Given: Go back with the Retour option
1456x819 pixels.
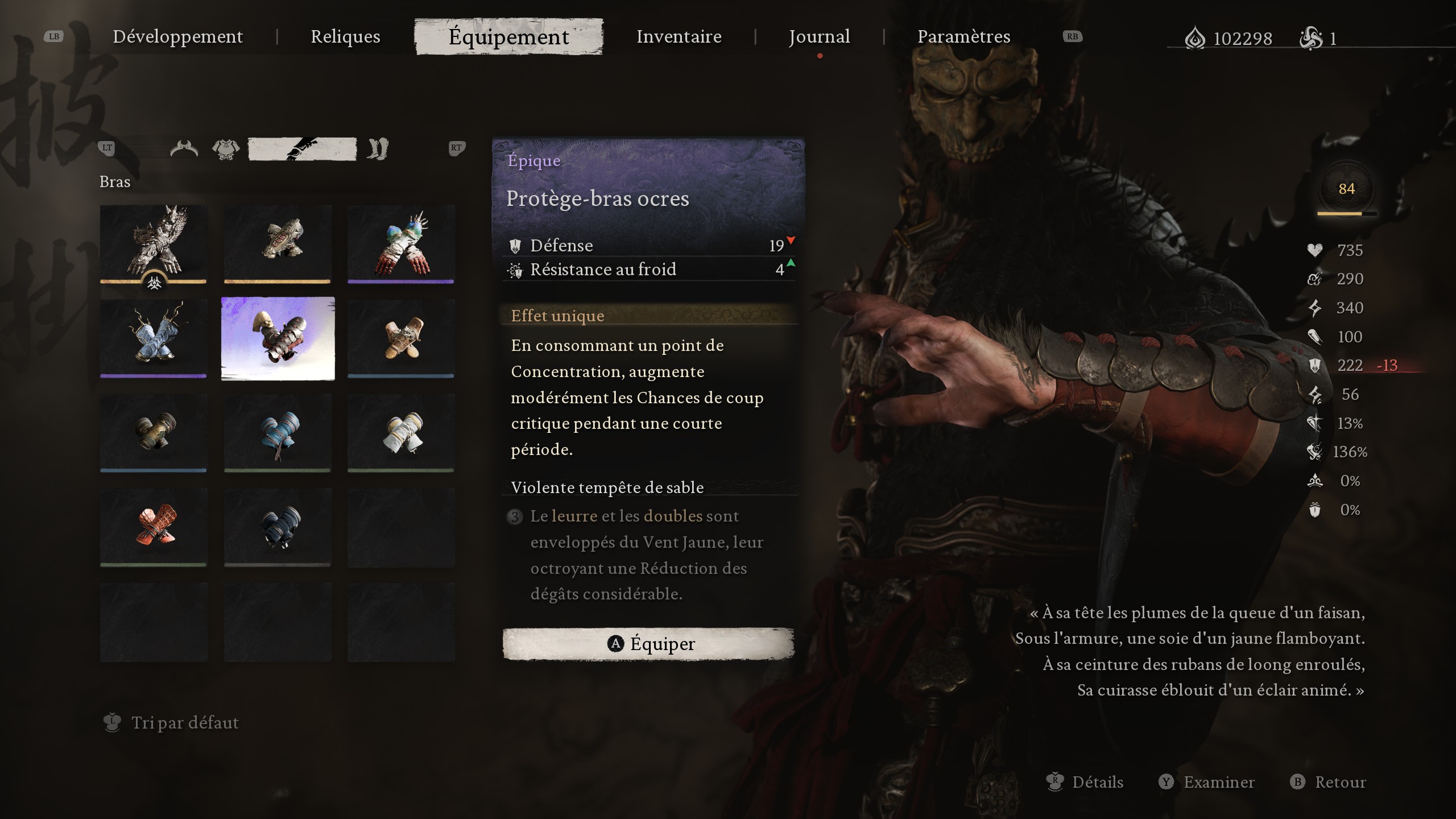Looking at the screenshot, I should coord(1339,782).
